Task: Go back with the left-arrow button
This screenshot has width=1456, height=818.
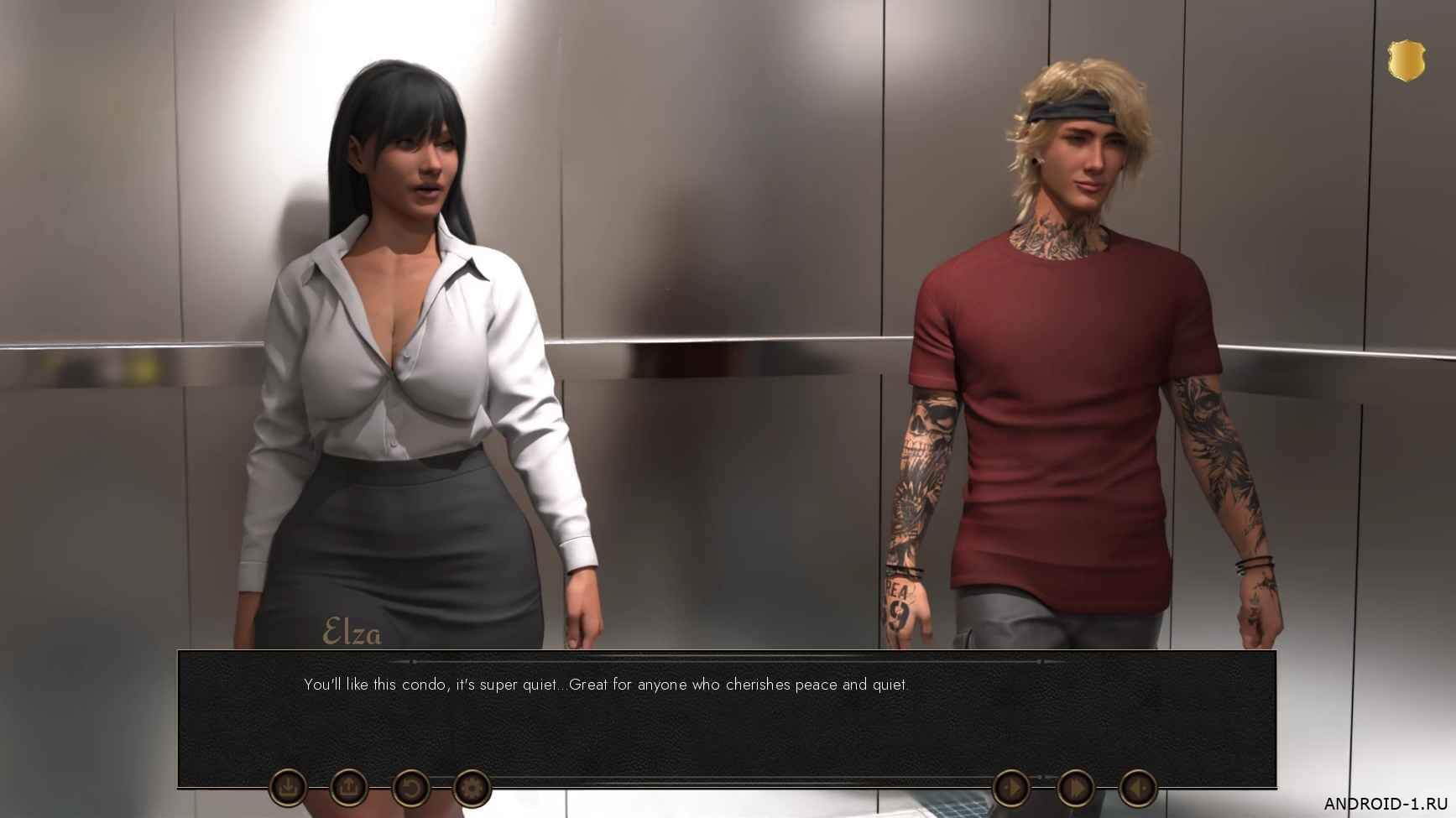Action: [1138, 789]
